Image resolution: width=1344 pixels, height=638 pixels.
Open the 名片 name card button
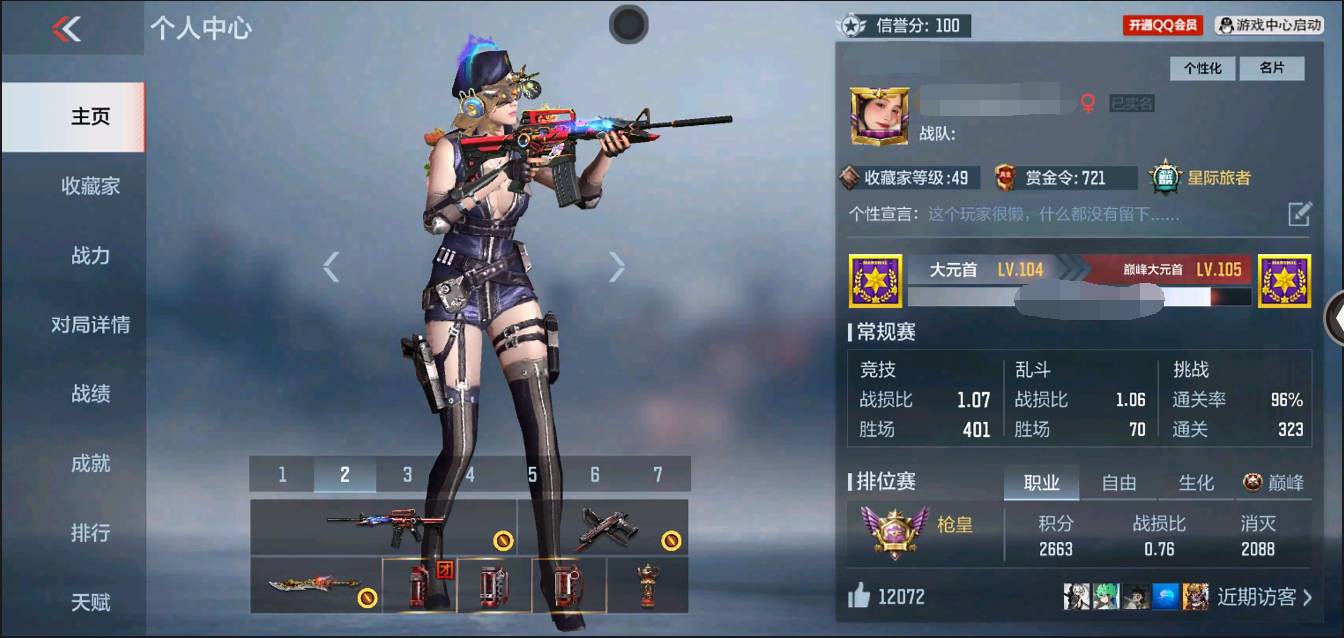(1271, 68)
